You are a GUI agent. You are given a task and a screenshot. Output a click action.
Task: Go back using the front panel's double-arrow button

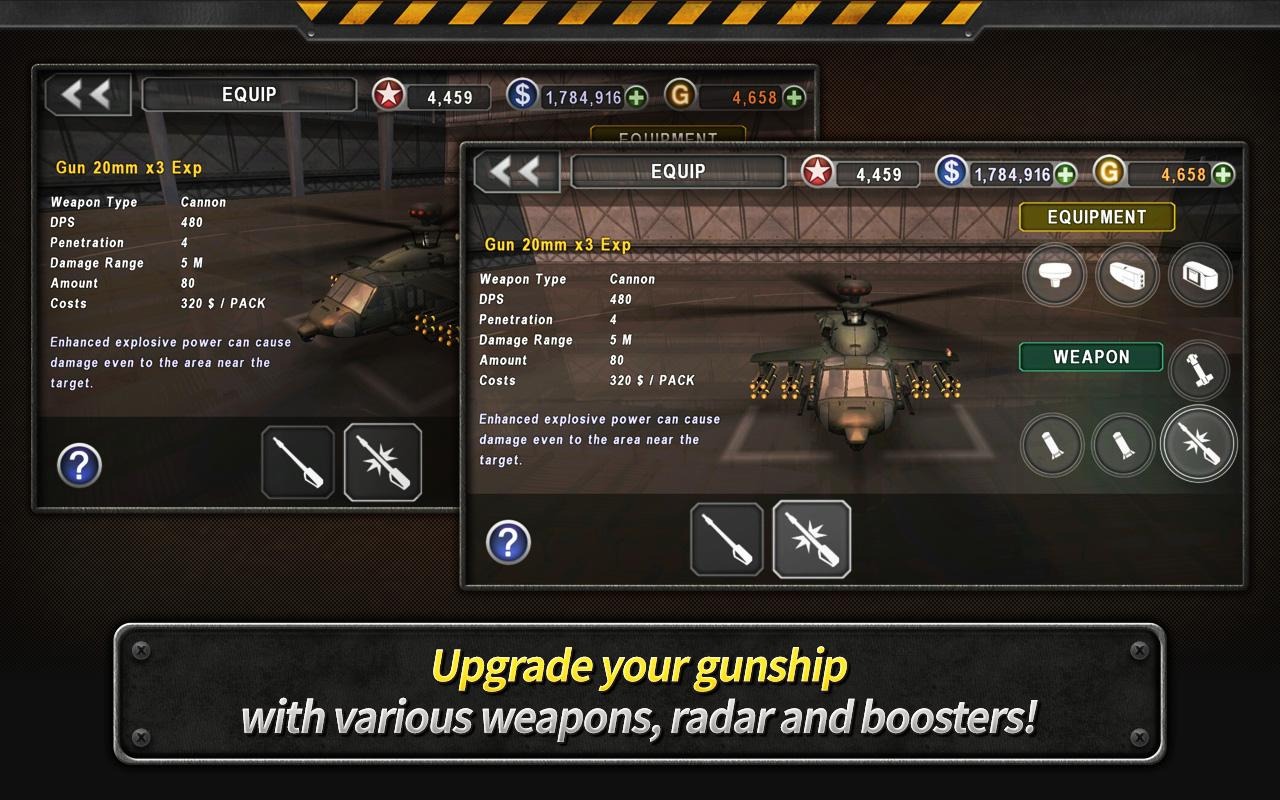(x=516, y=172)
